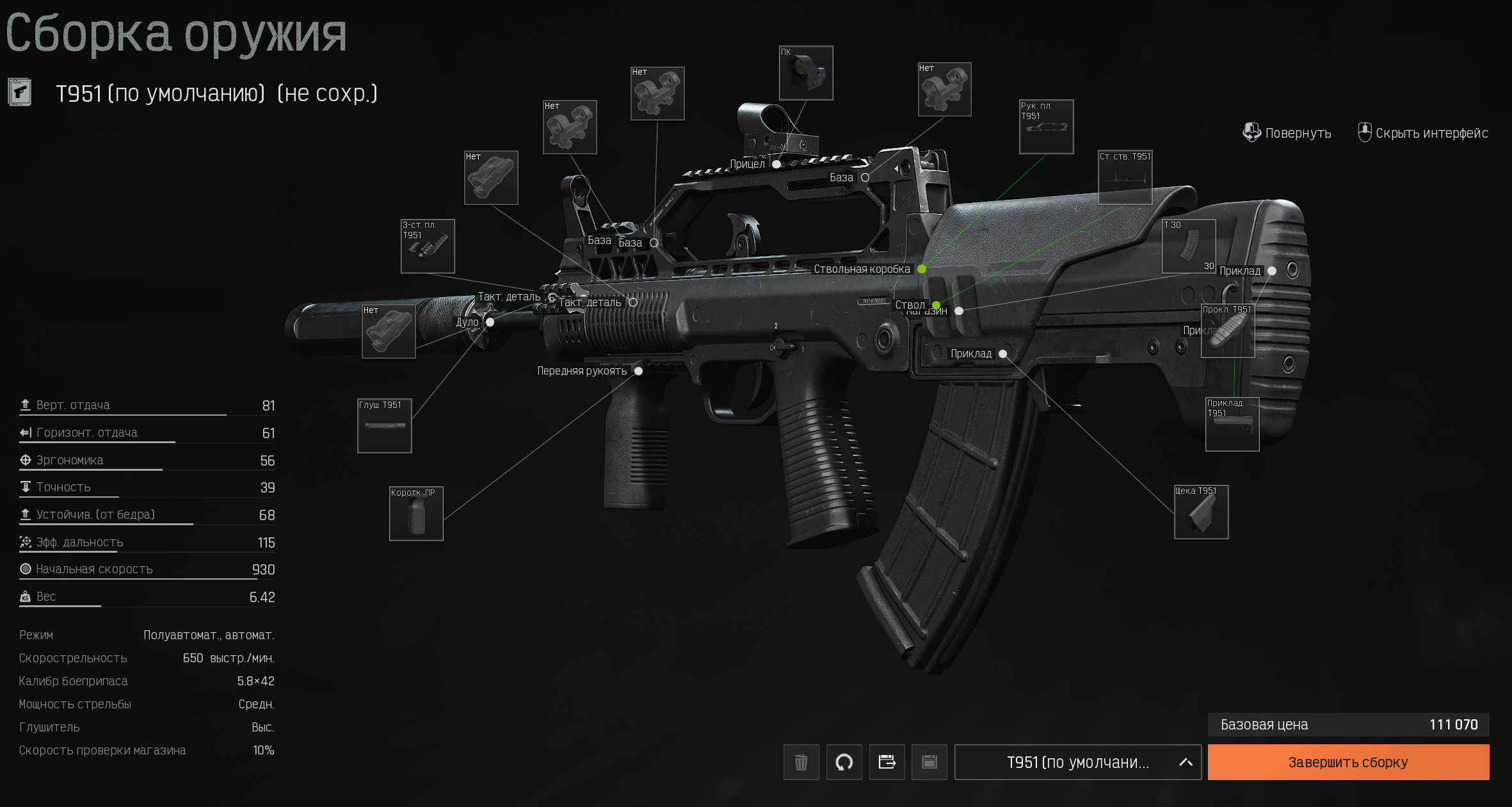
Task: Reset the build with circular arrow button
Action: 844,762
